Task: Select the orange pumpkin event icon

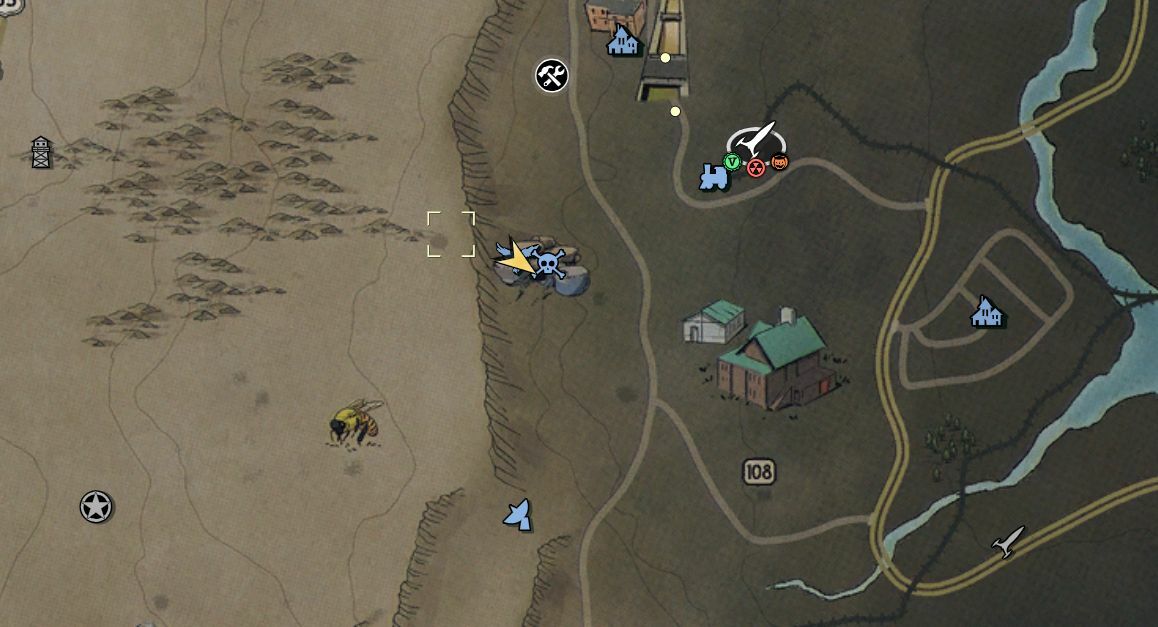Action: [779, 161]
